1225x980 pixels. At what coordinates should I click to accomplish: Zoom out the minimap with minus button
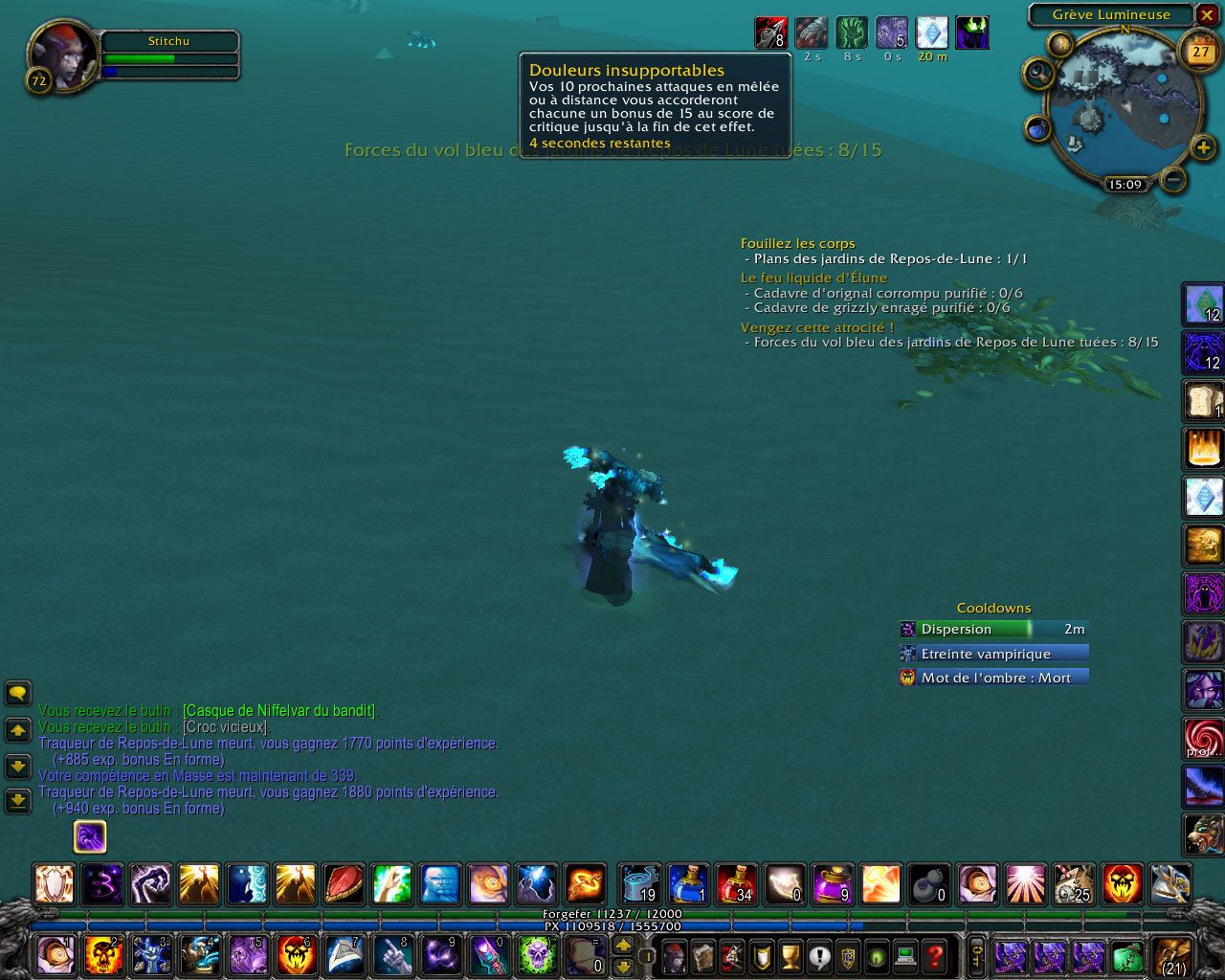coord(1173,179)
